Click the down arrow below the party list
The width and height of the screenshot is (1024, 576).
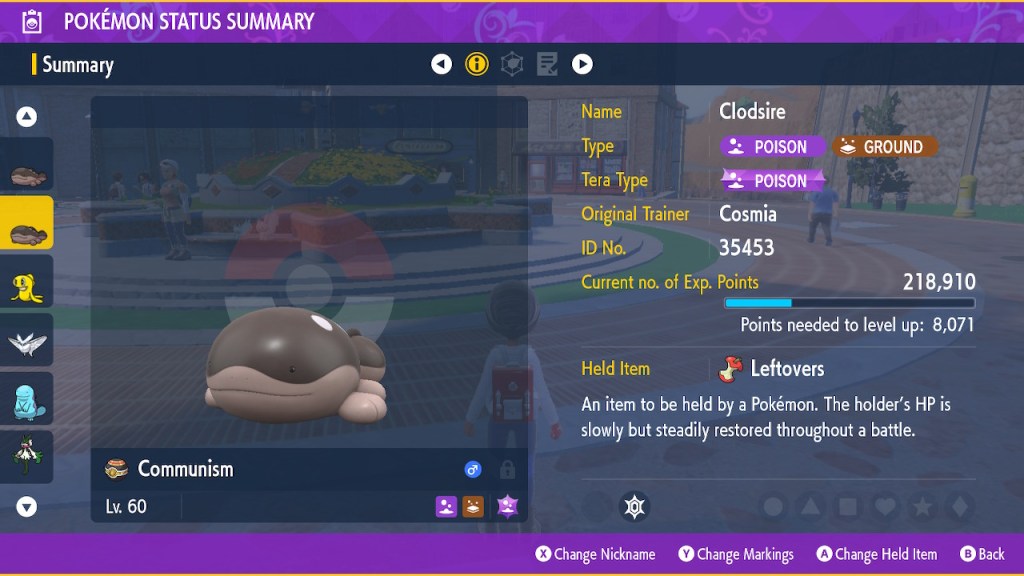click(27, 507)
